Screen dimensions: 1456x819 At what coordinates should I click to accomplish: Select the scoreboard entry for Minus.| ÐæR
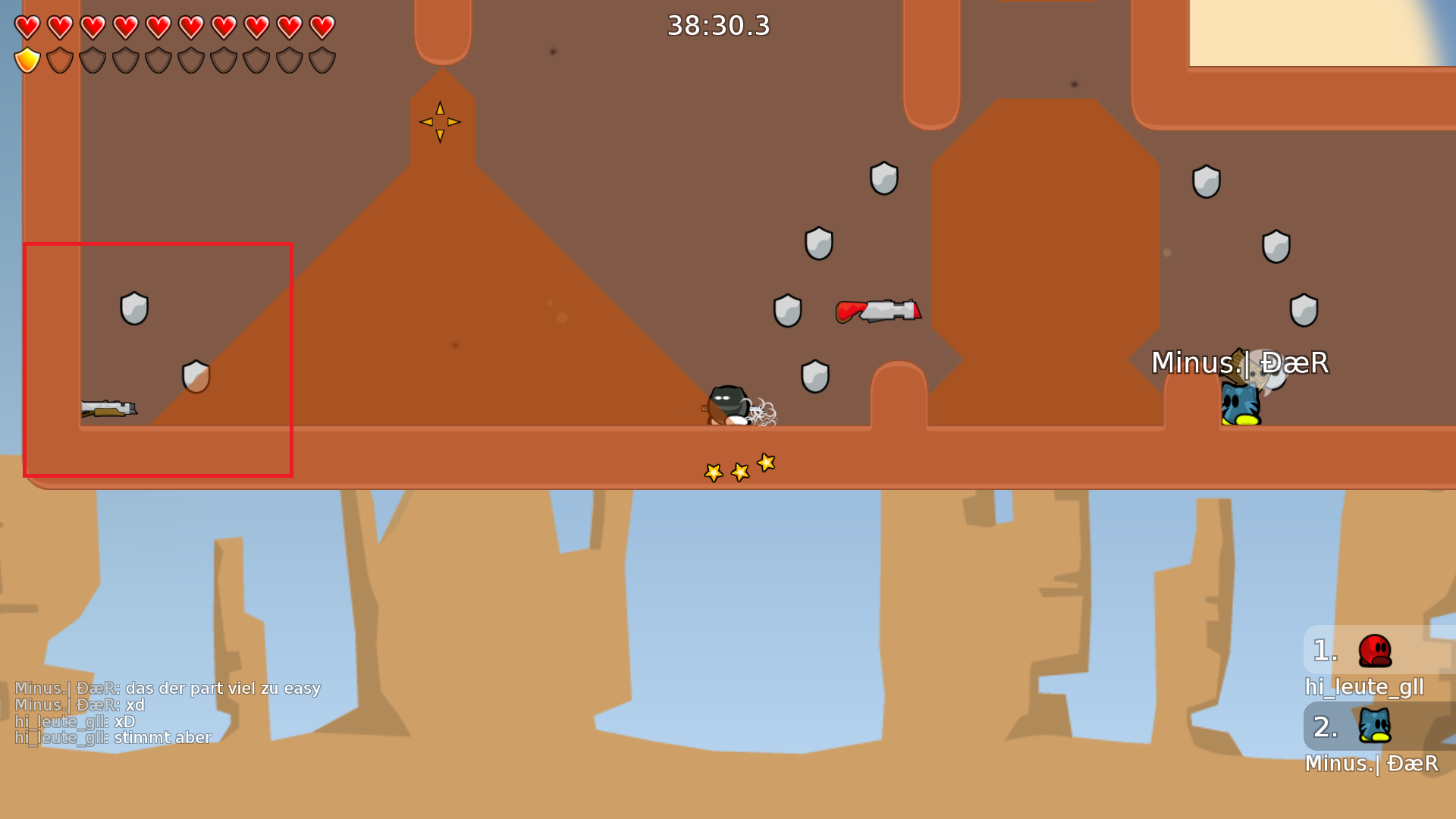pos(1371,764)
